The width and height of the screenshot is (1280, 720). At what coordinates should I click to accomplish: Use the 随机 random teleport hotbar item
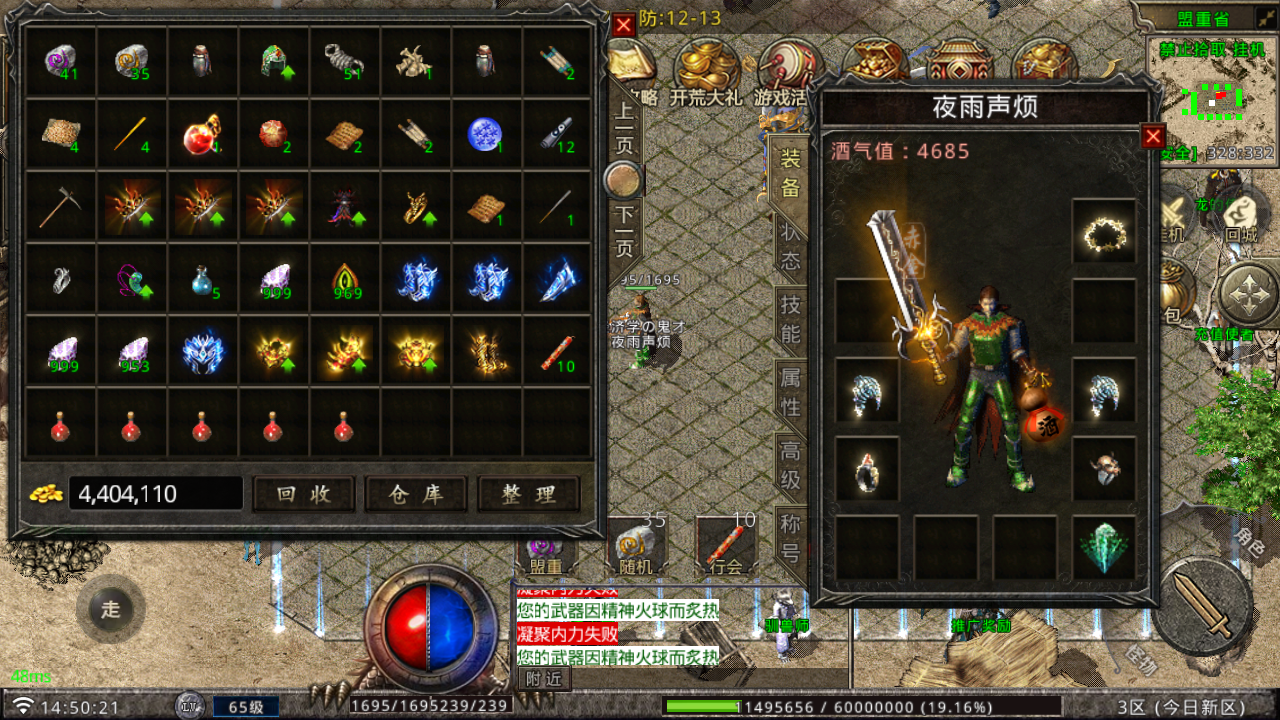pyautogui.click(x=636, y=546)
